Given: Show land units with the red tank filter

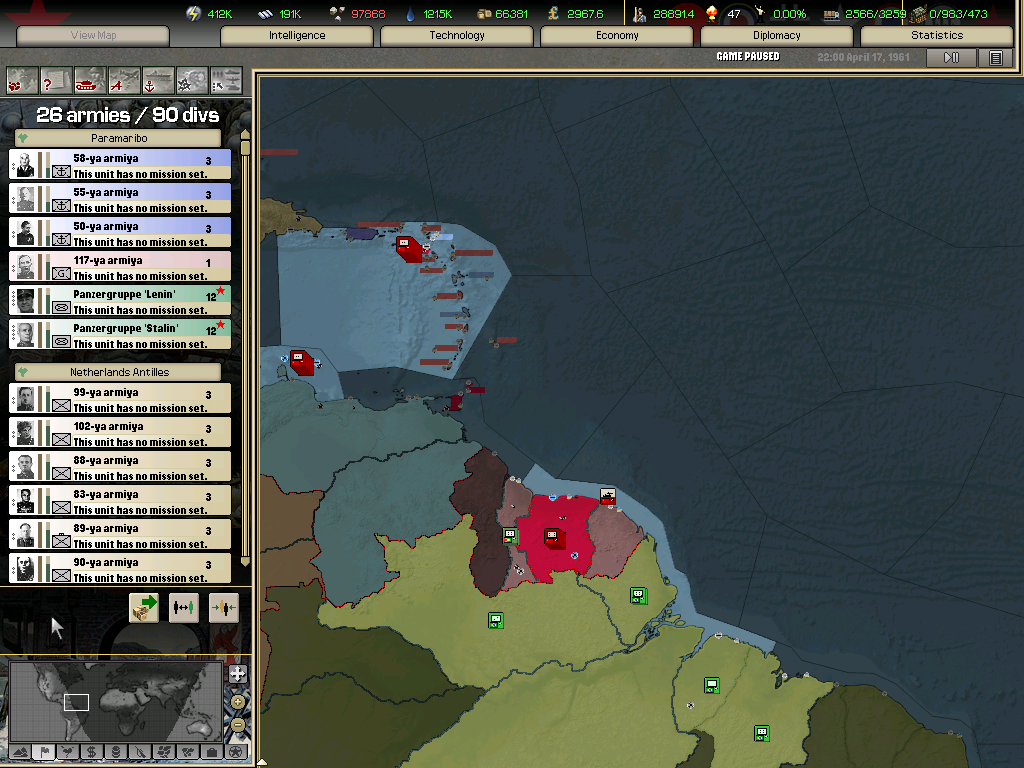Looking at the screenshot, I should [91, 80].
